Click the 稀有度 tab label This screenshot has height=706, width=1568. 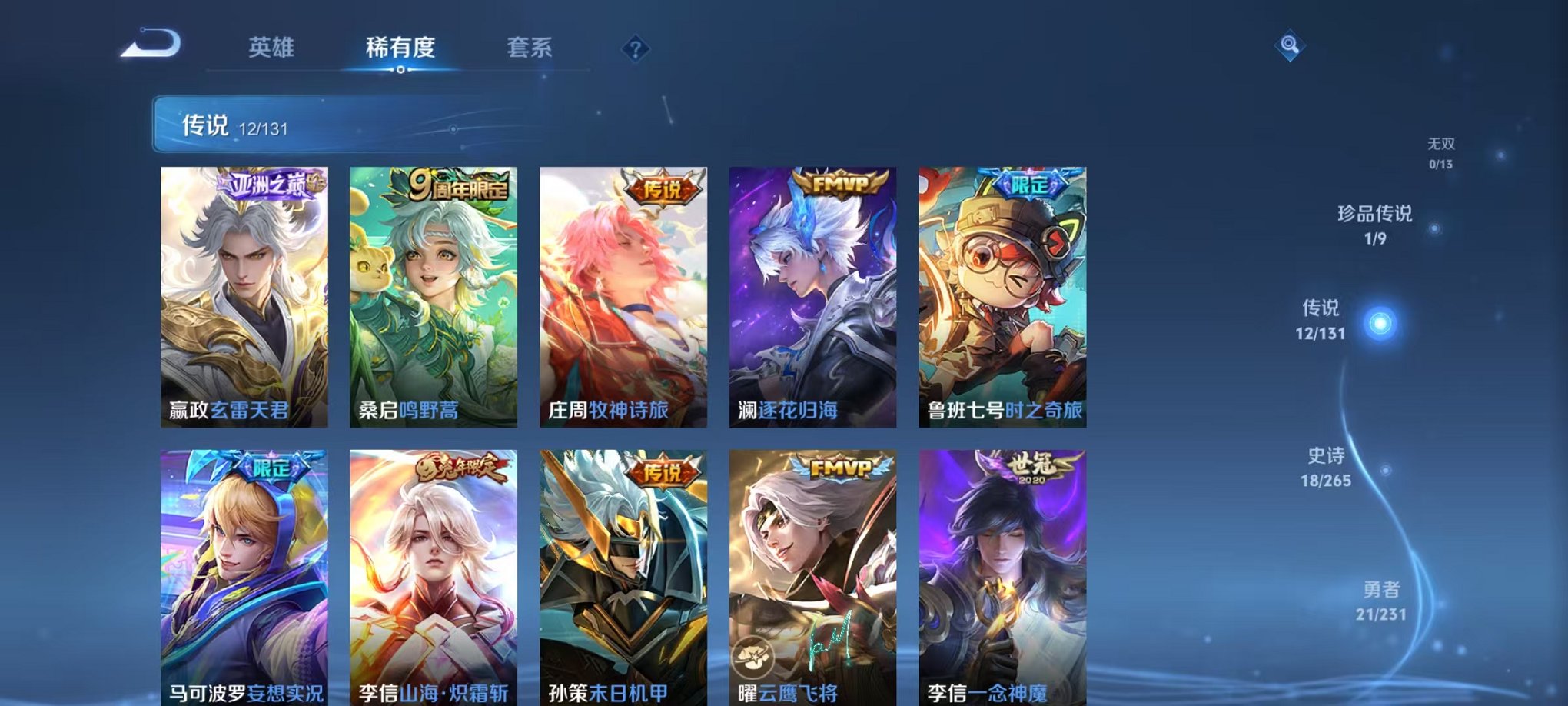coord(402,46)
